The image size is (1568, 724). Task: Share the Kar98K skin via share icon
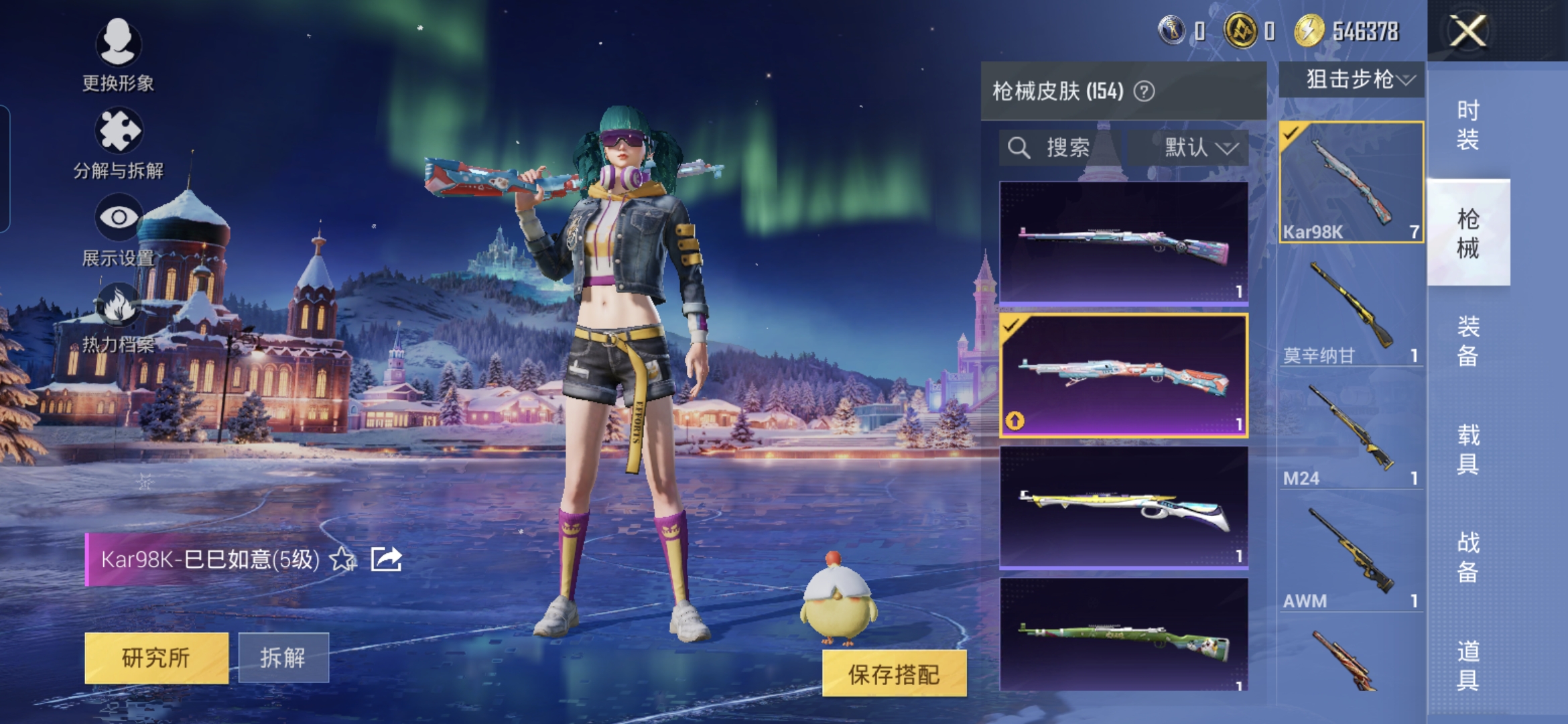coord(386,559)
